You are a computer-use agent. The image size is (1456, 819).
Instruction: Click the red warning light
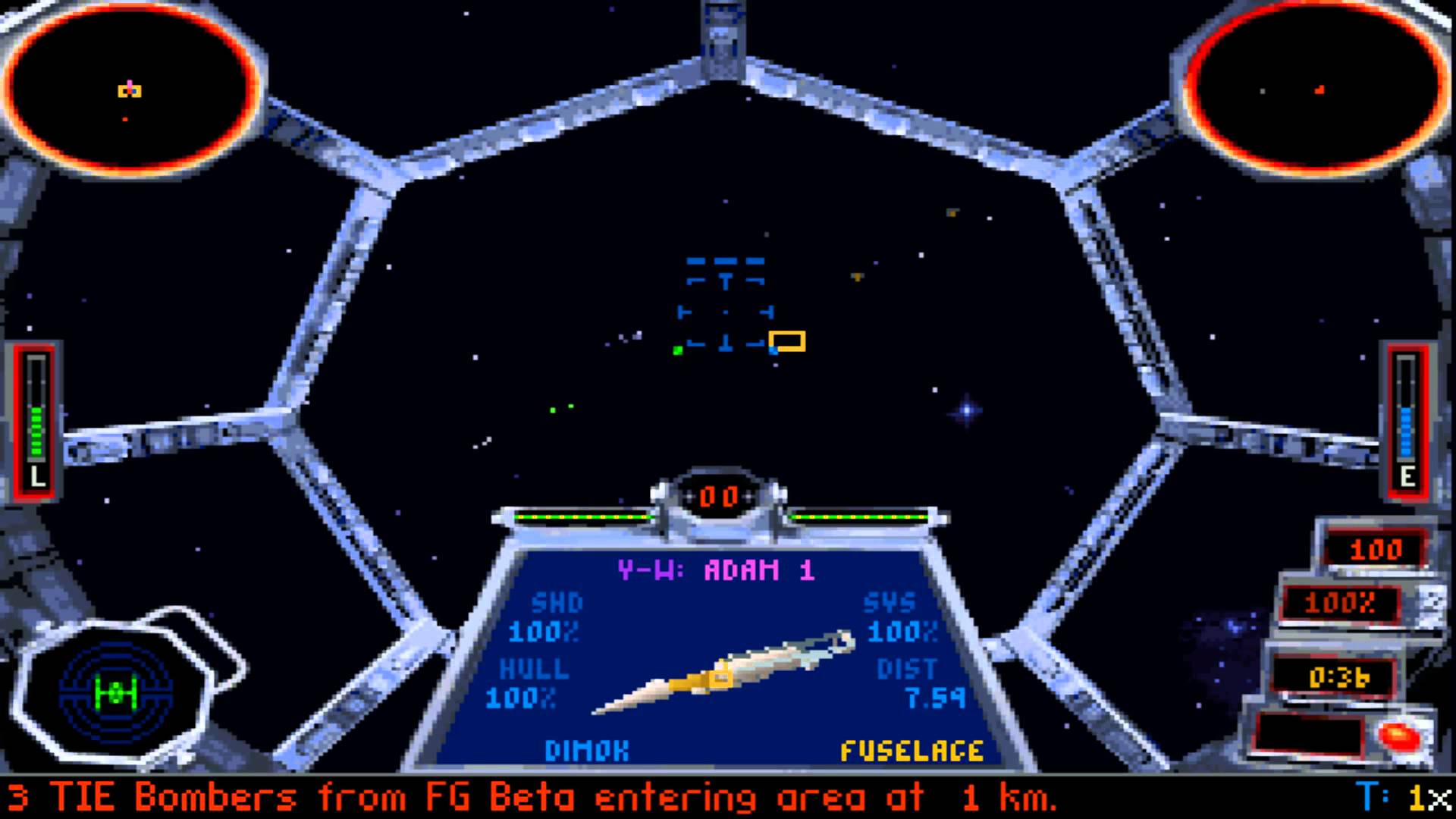1399,734
